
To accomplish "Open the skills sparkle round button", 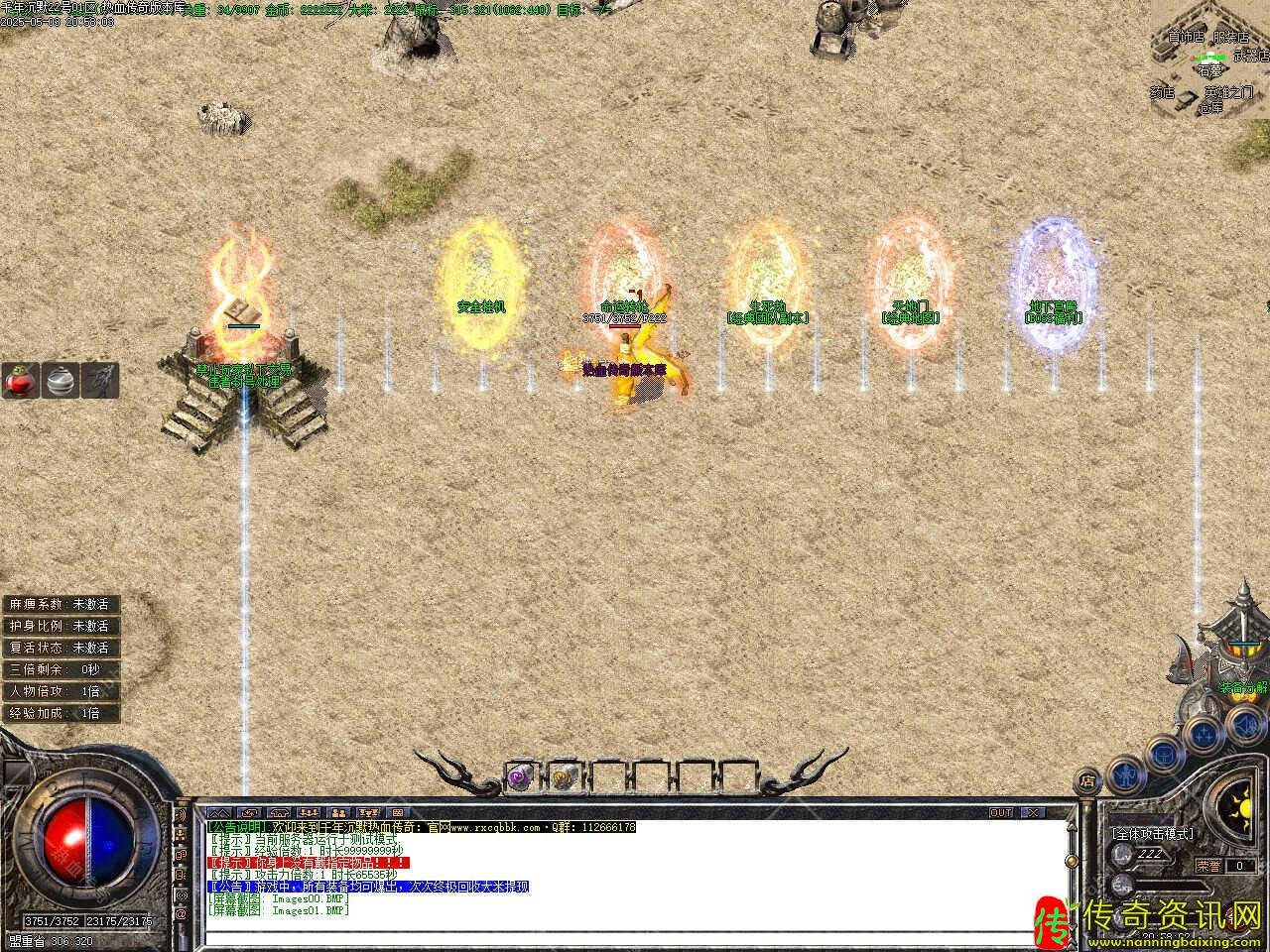I will [x=1204, y=735].
